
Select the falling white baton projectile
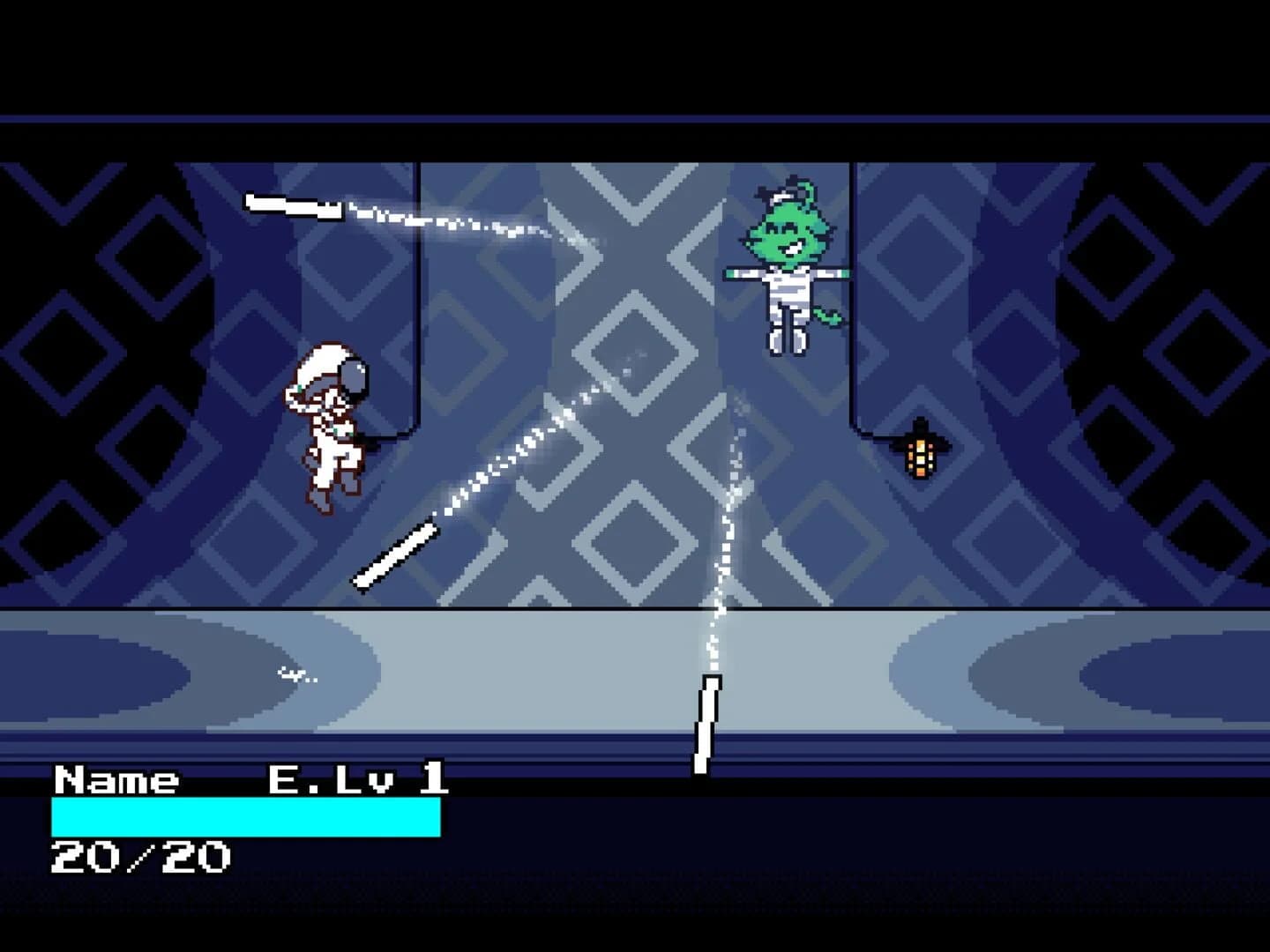(x=704, y=723)
